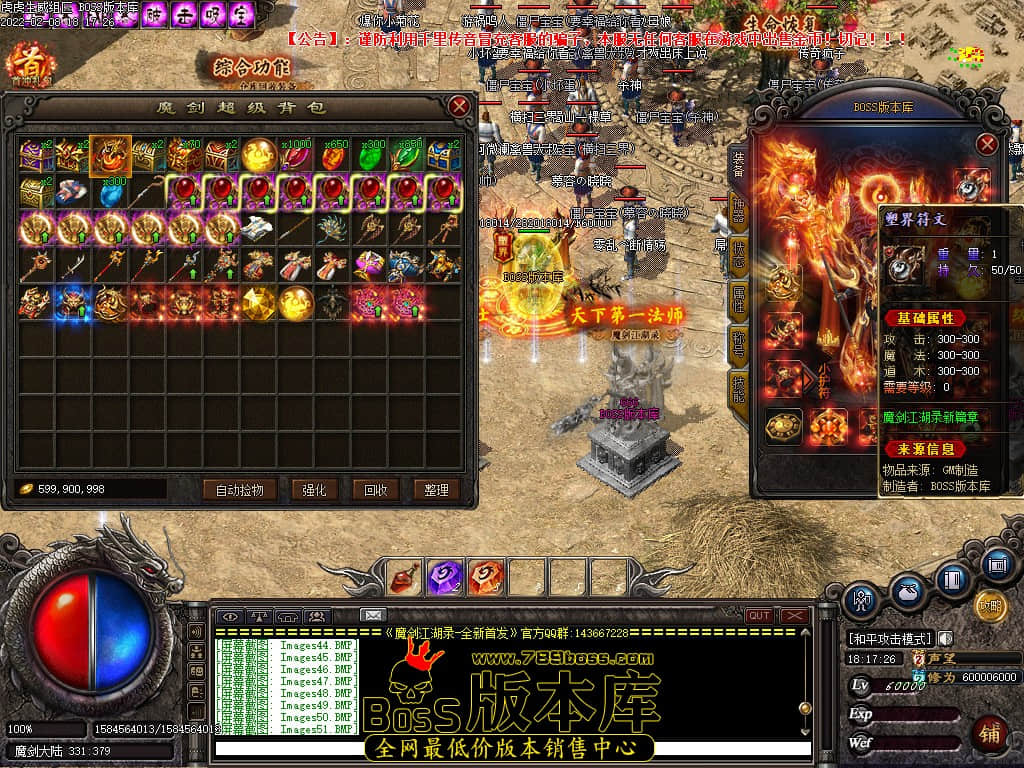This screenshot has width=1024, height=768.
Task: Click the 攻略 guide button
Action: coord(989,606)
